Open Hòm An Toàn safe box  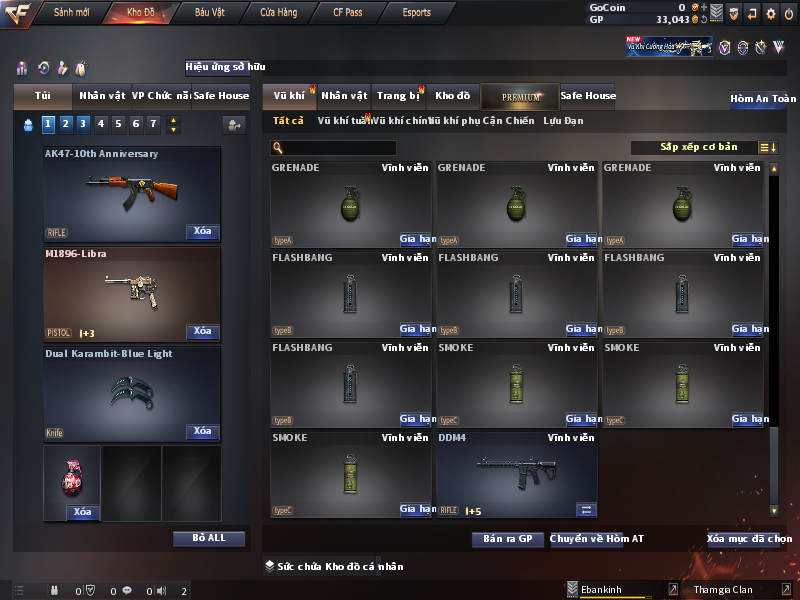[762, 99]
